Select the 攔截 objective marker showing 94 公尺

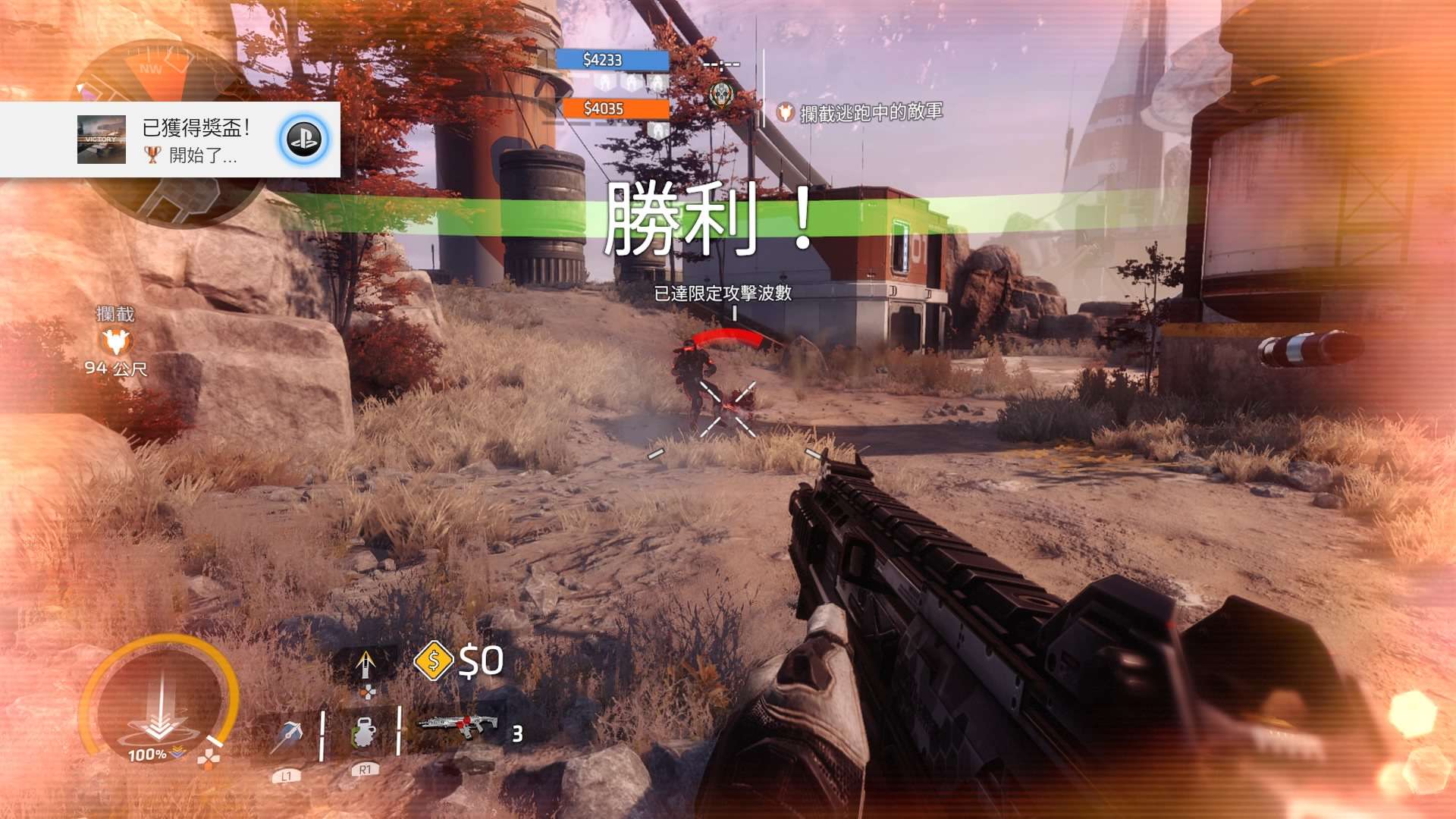tap(116, 342)
